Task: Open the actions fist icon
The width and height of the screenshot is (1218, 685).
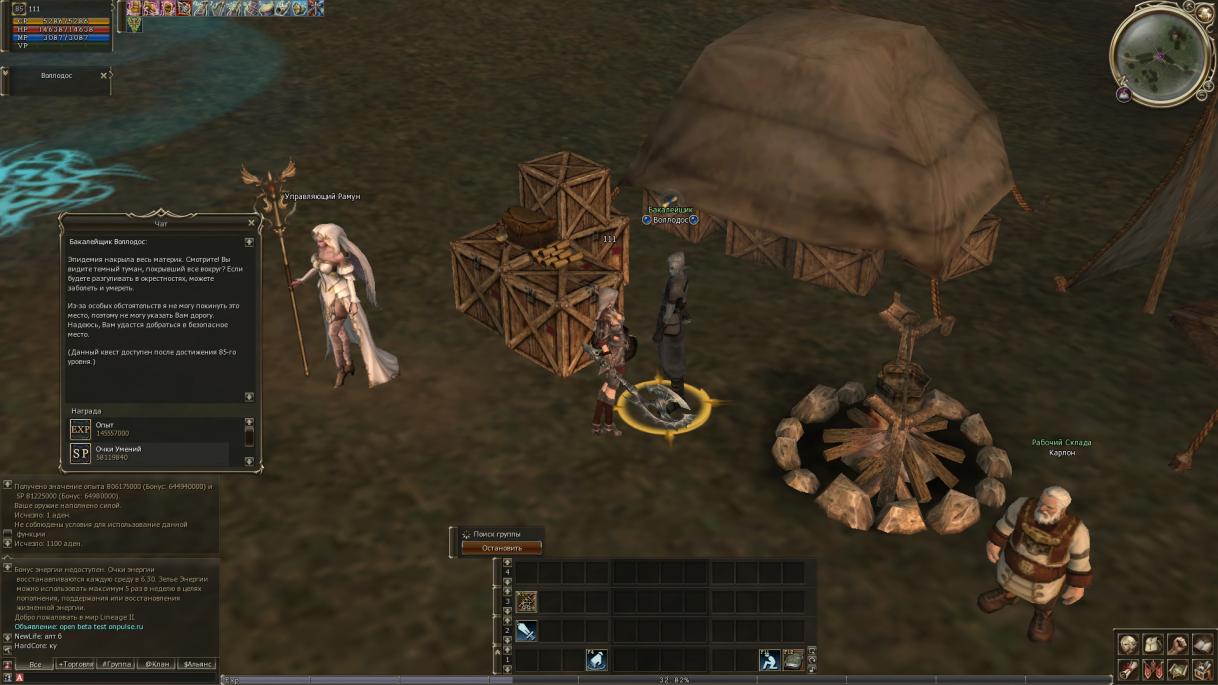Action: (x=1177, y=644)
